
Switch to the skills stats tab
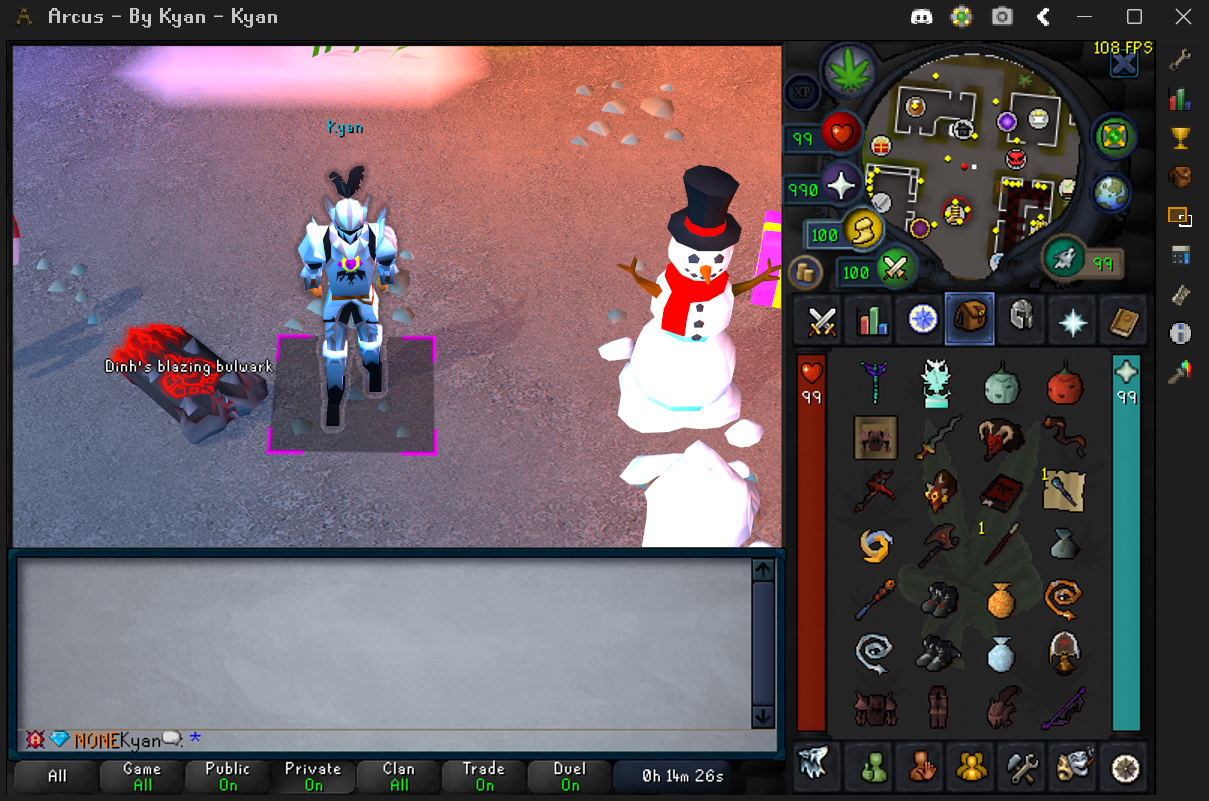pos(872,321)
